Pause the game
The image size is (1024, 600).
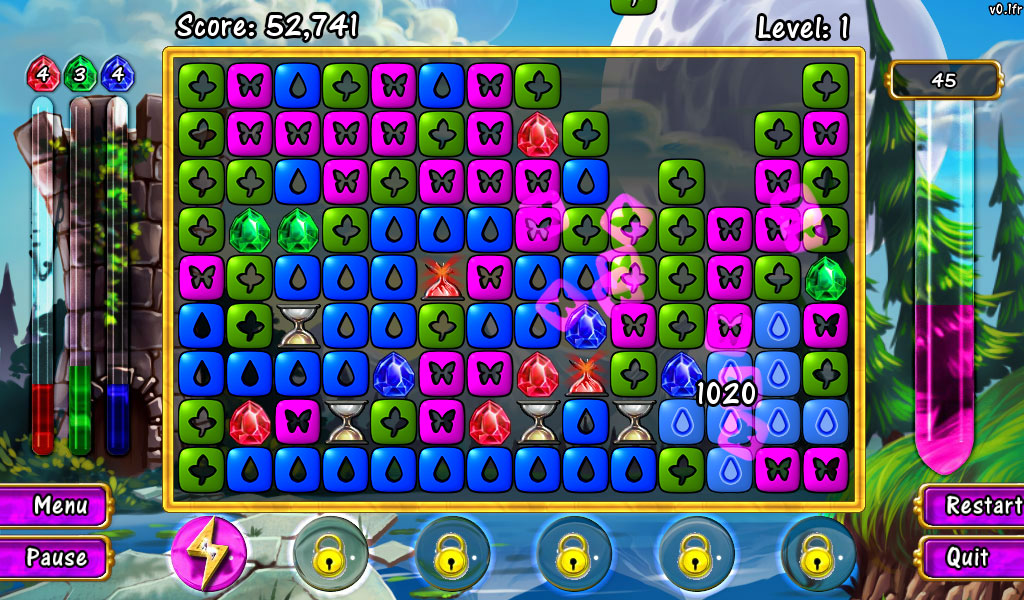coord(56,557)
